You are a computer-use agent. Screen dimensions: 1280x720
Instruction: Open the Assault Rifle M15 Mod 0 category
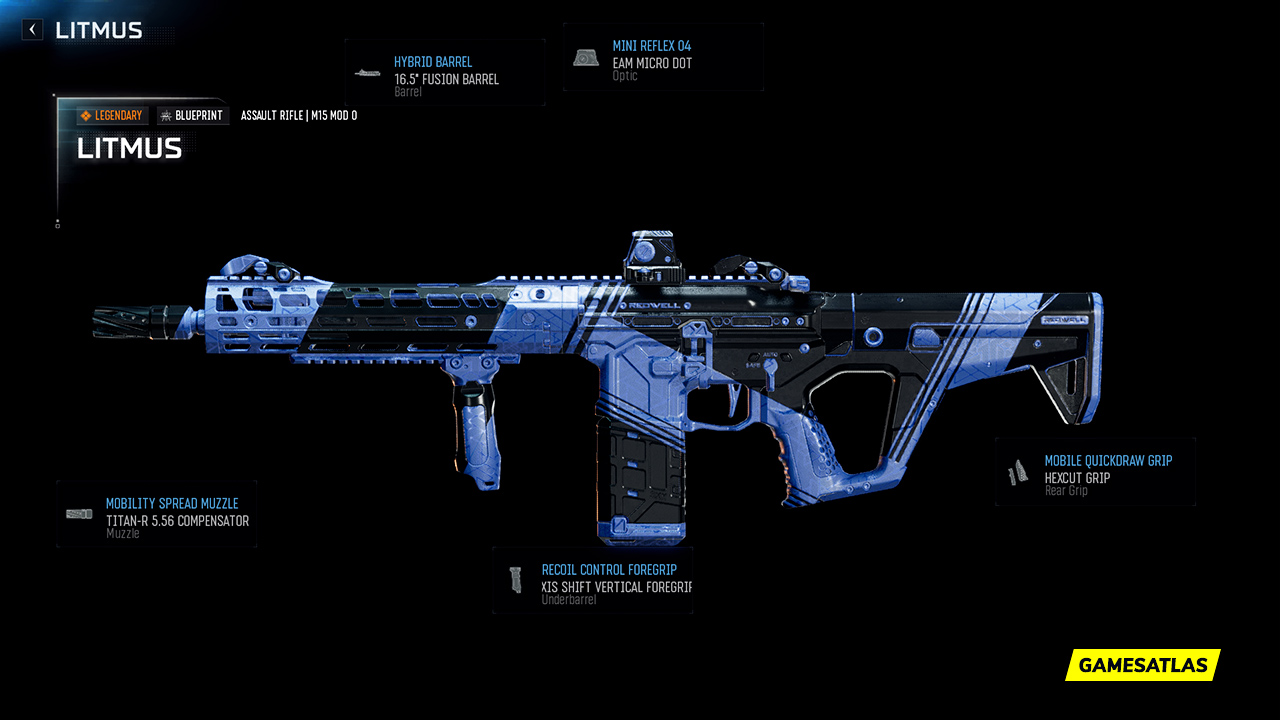click(x=299, y=115)
